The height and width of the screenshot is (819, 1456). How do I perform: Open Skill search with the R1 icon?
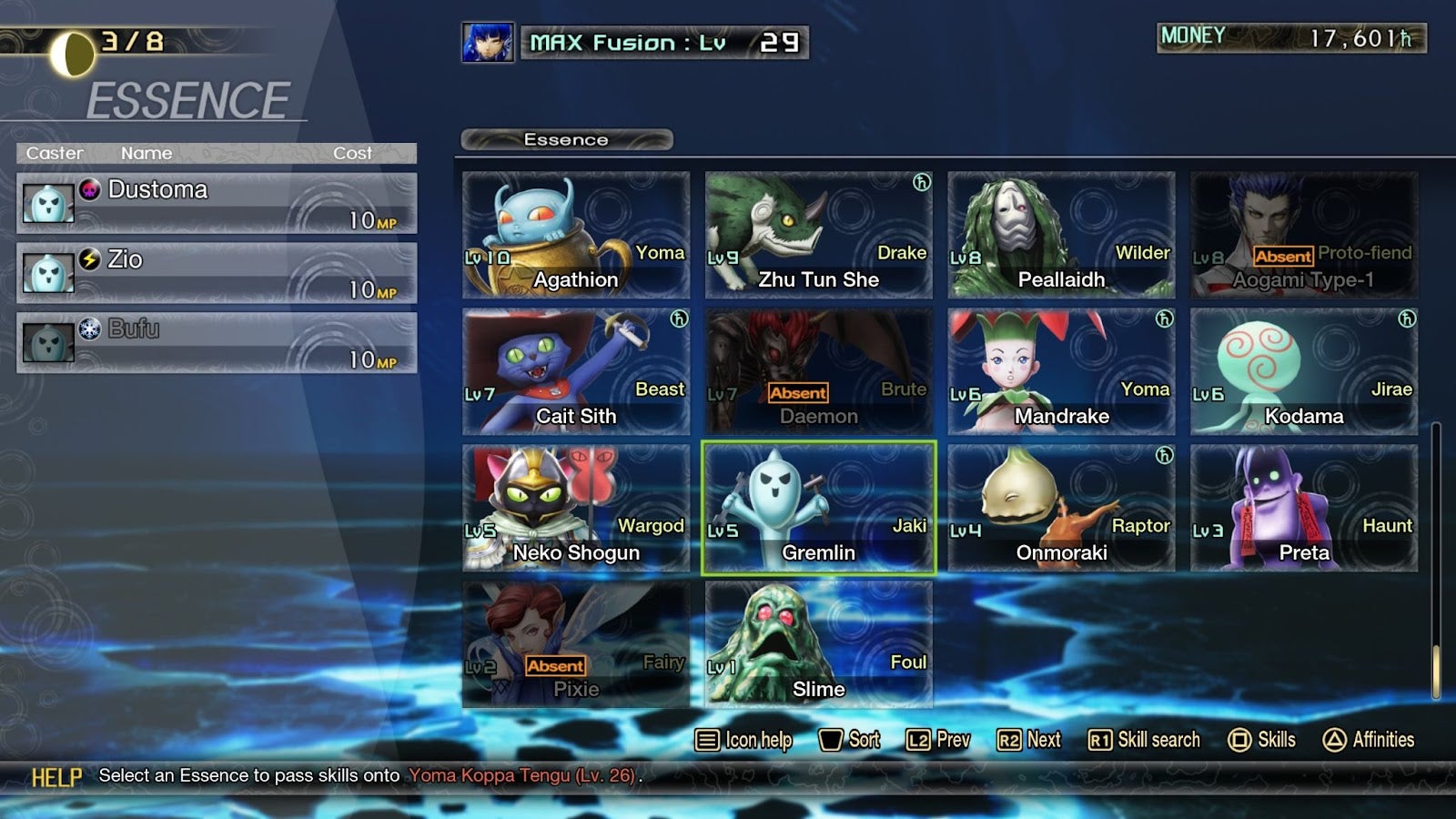click(x=1143, y=740)
